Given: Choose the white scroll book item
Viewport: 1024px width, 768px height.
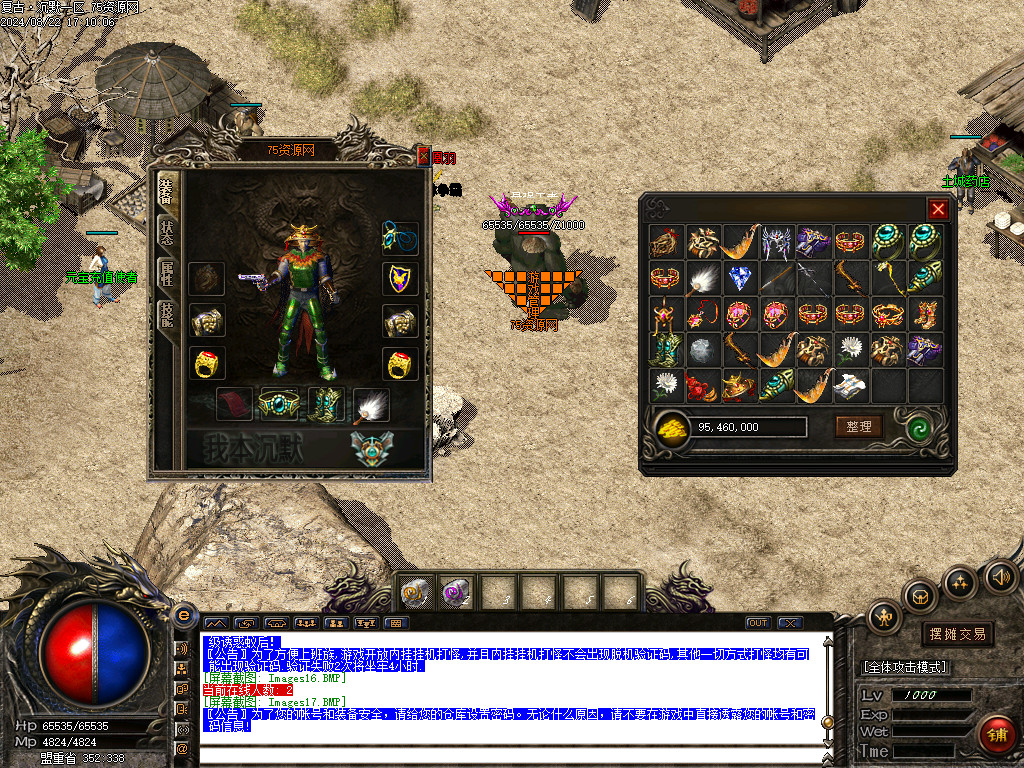Looking at the screenshot, I should tap(850, 386).
